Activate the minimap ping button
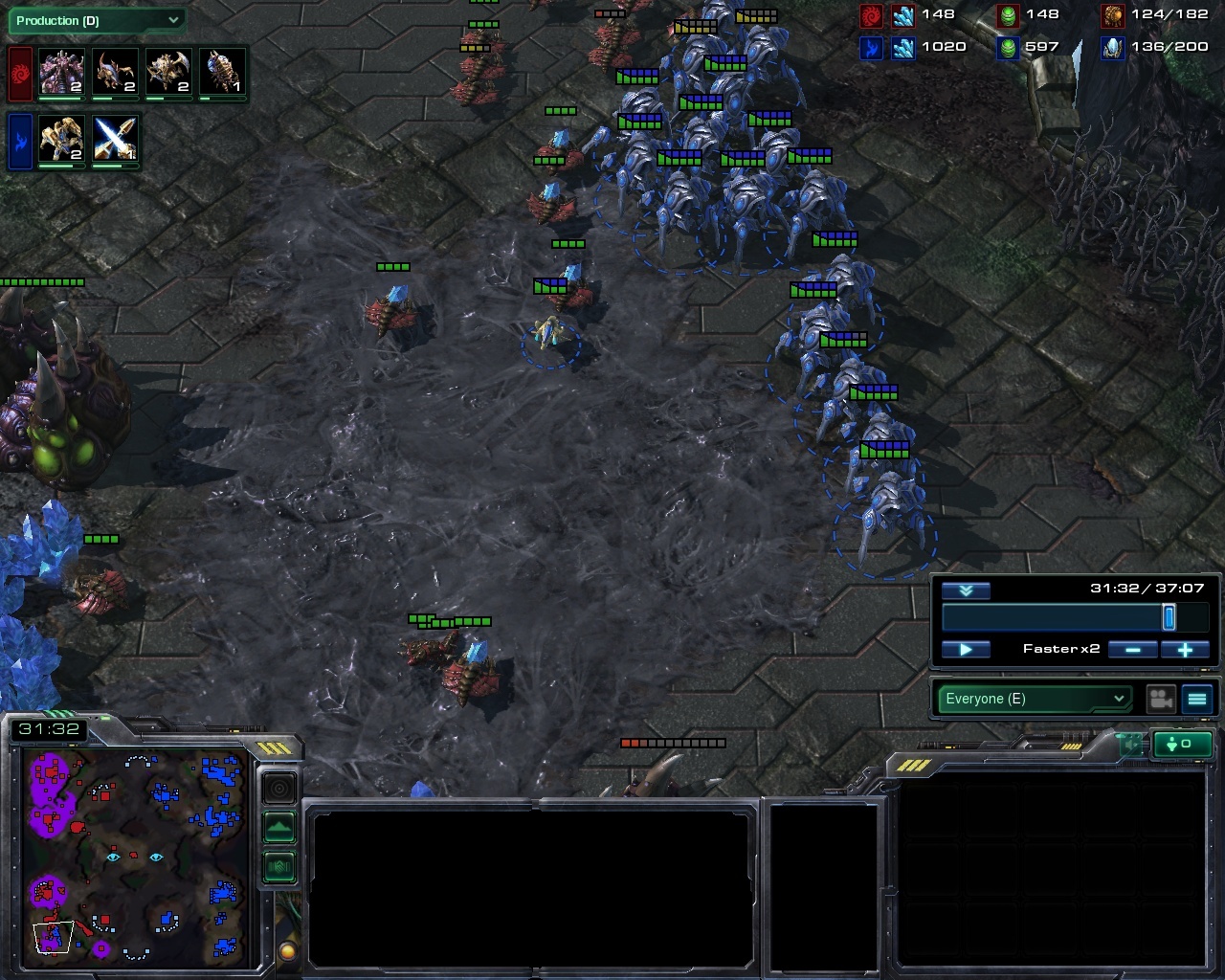Image resolution: width=1225 pixels, height=980 pixels. (279, 789)
